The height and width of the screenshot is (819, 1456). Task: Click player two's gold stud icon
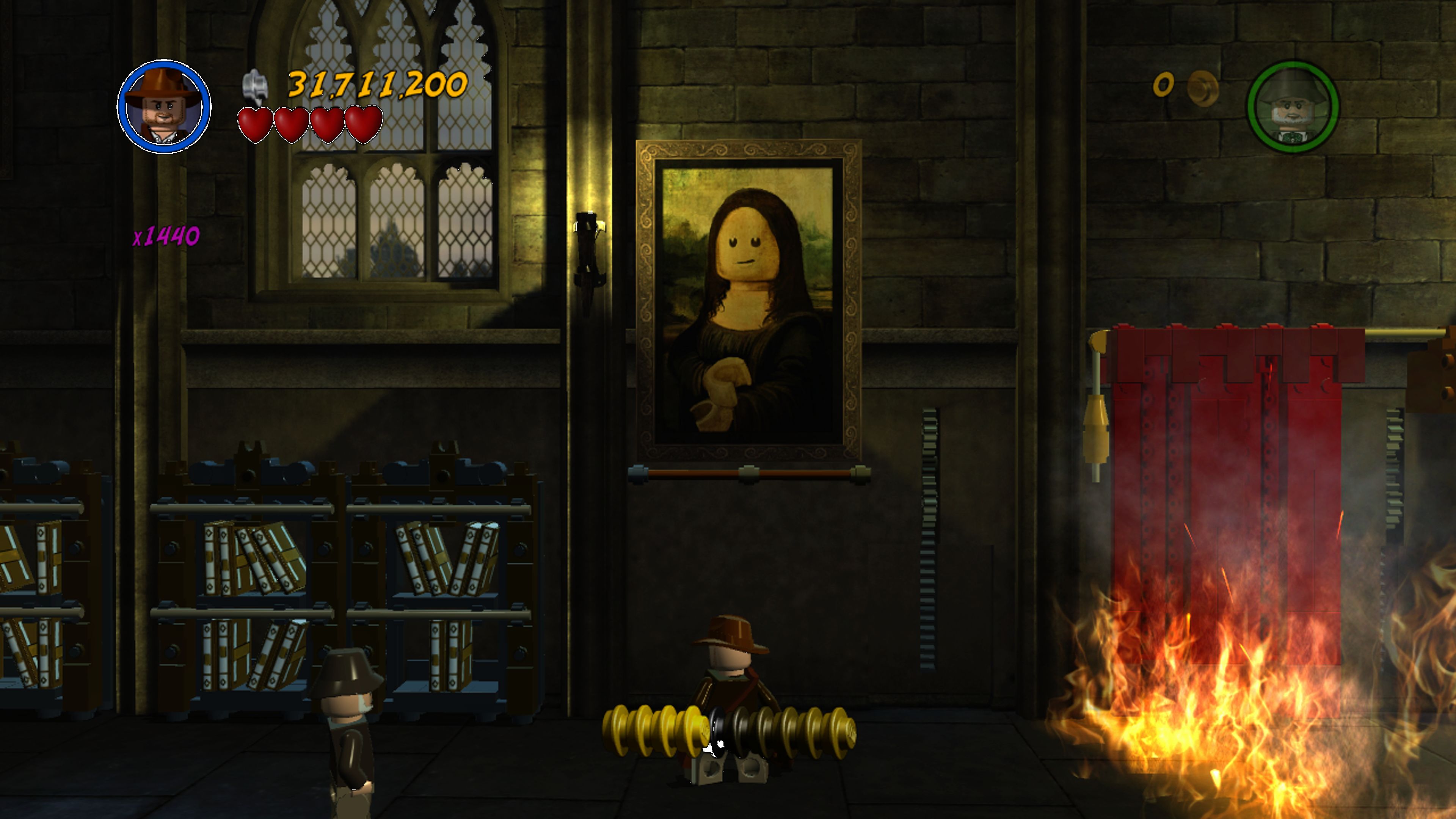[1202, 88]
